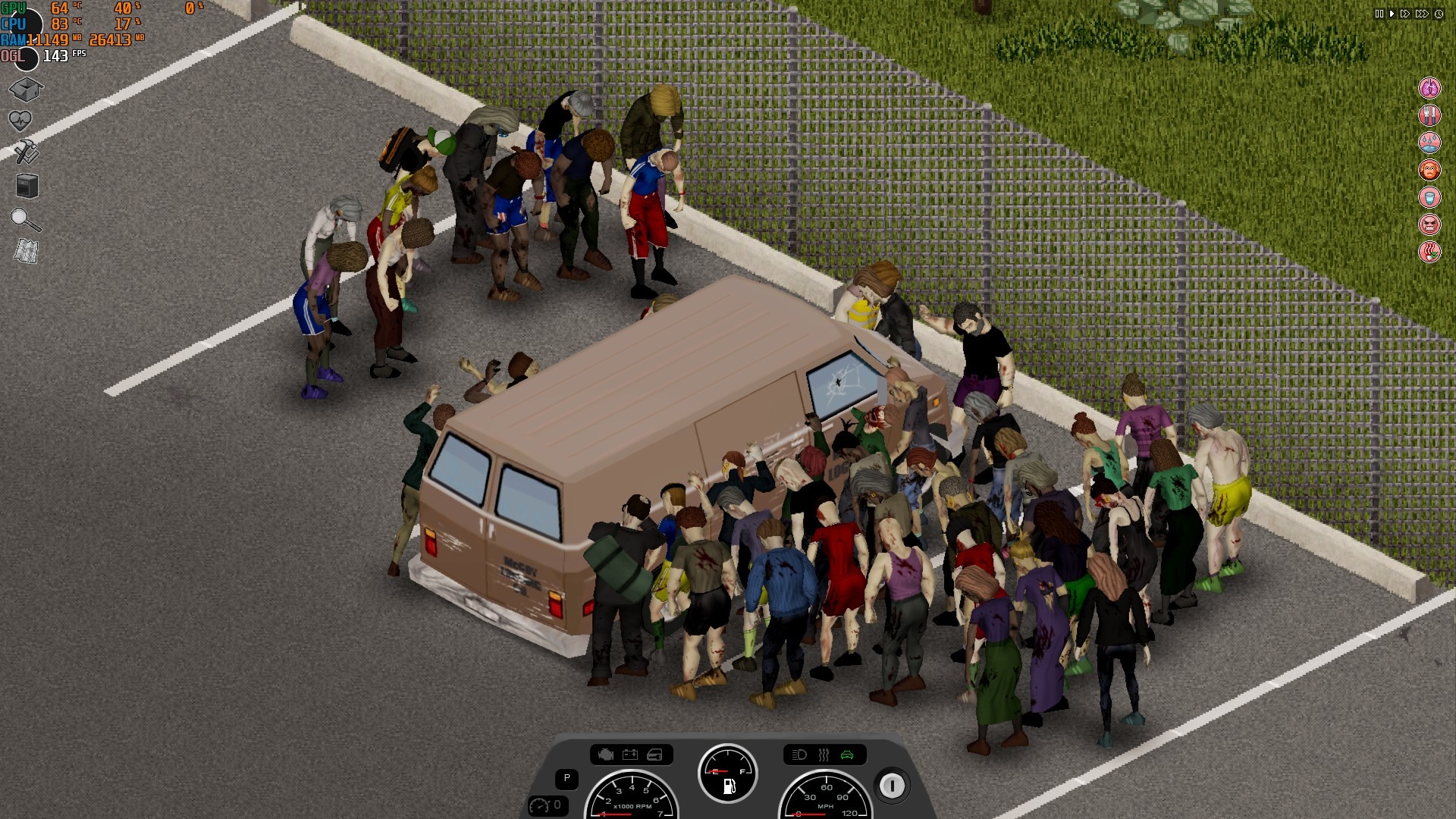Click the magnifying glass search icon
1456x819 pixels.
pyautogui.click(x=25, y=220)
